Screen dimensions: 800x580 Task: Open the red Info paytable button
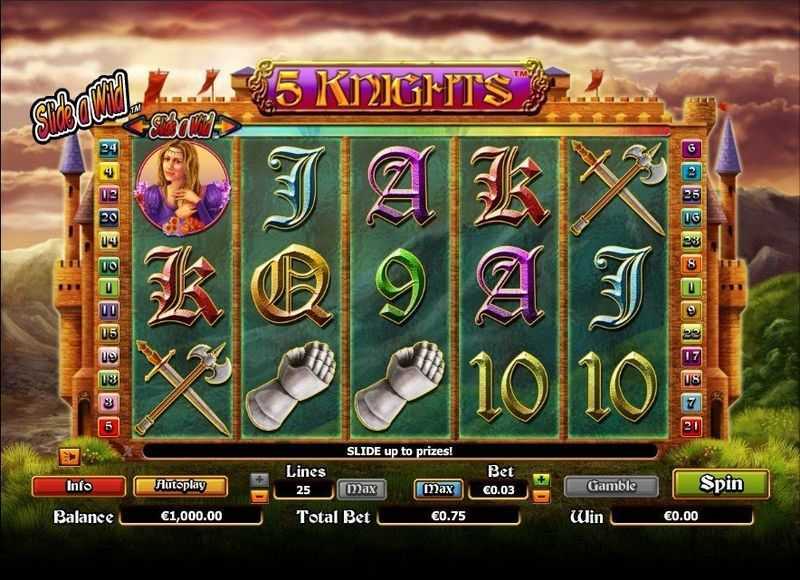[80, 486]
